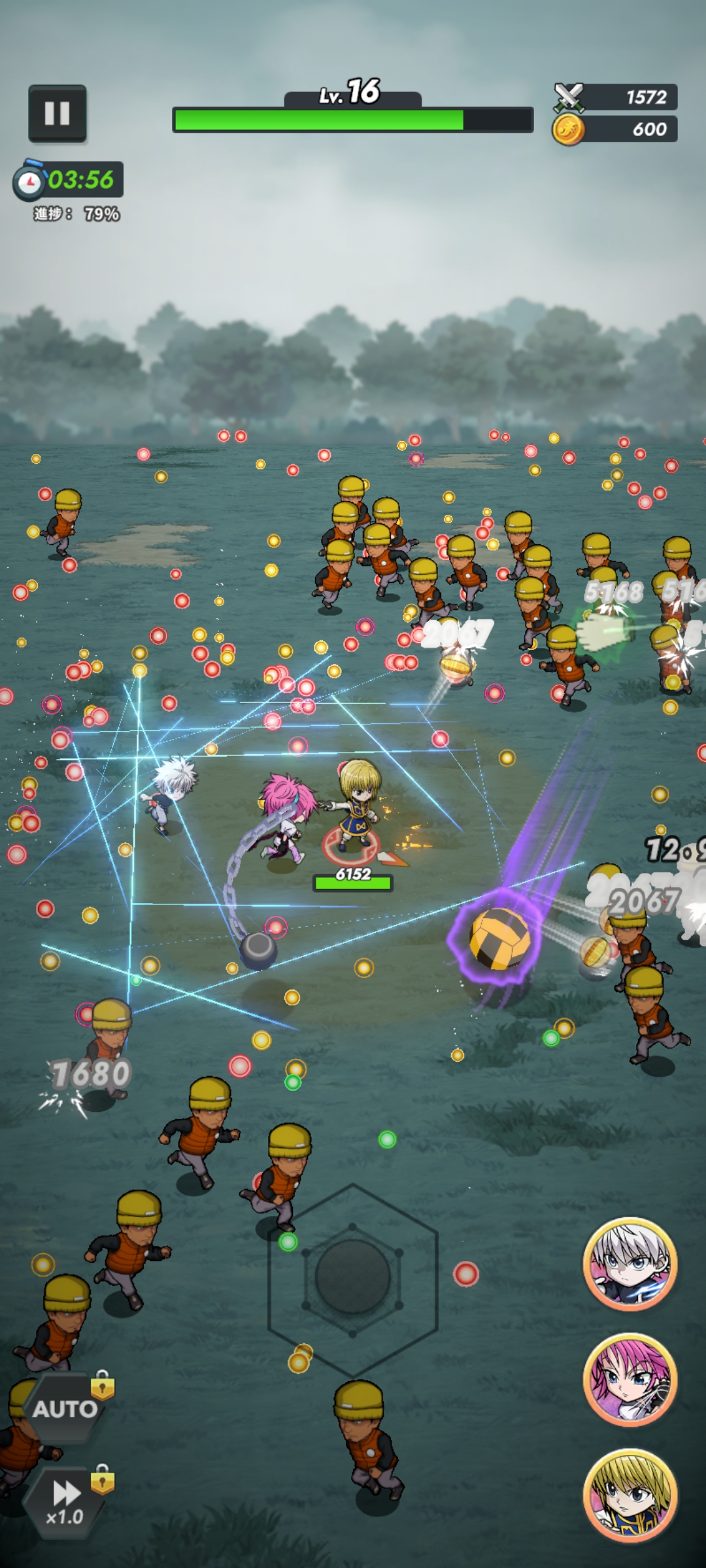
Task: Toggle the locked AUTO battle button
Action: (x=65, y=1408)
